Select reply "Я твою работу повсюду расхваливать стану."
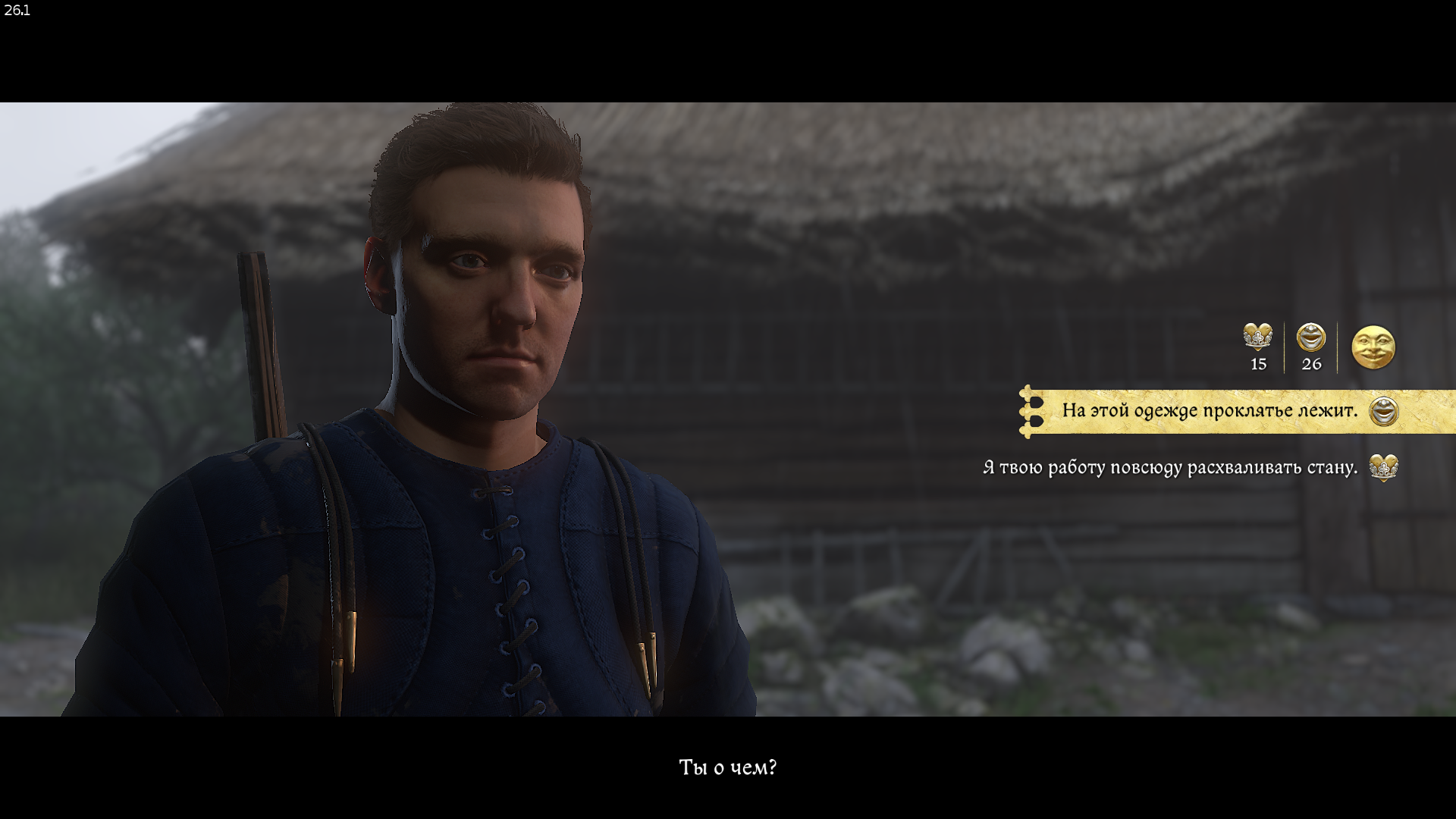The width and height of the screenshot is (1456, 819). pos(1169,468)
